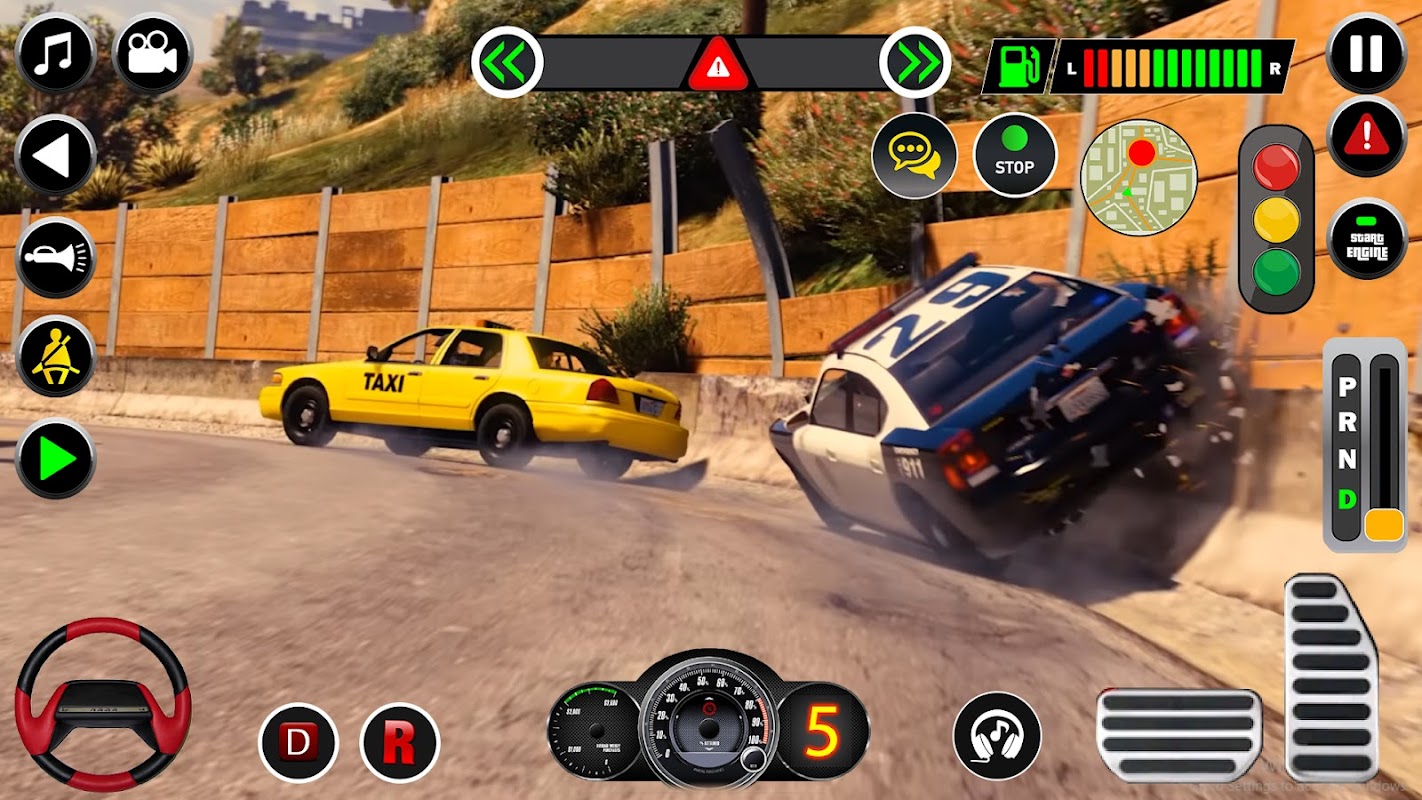Shift gear using the PRND lever

(x=1384, y=523)
